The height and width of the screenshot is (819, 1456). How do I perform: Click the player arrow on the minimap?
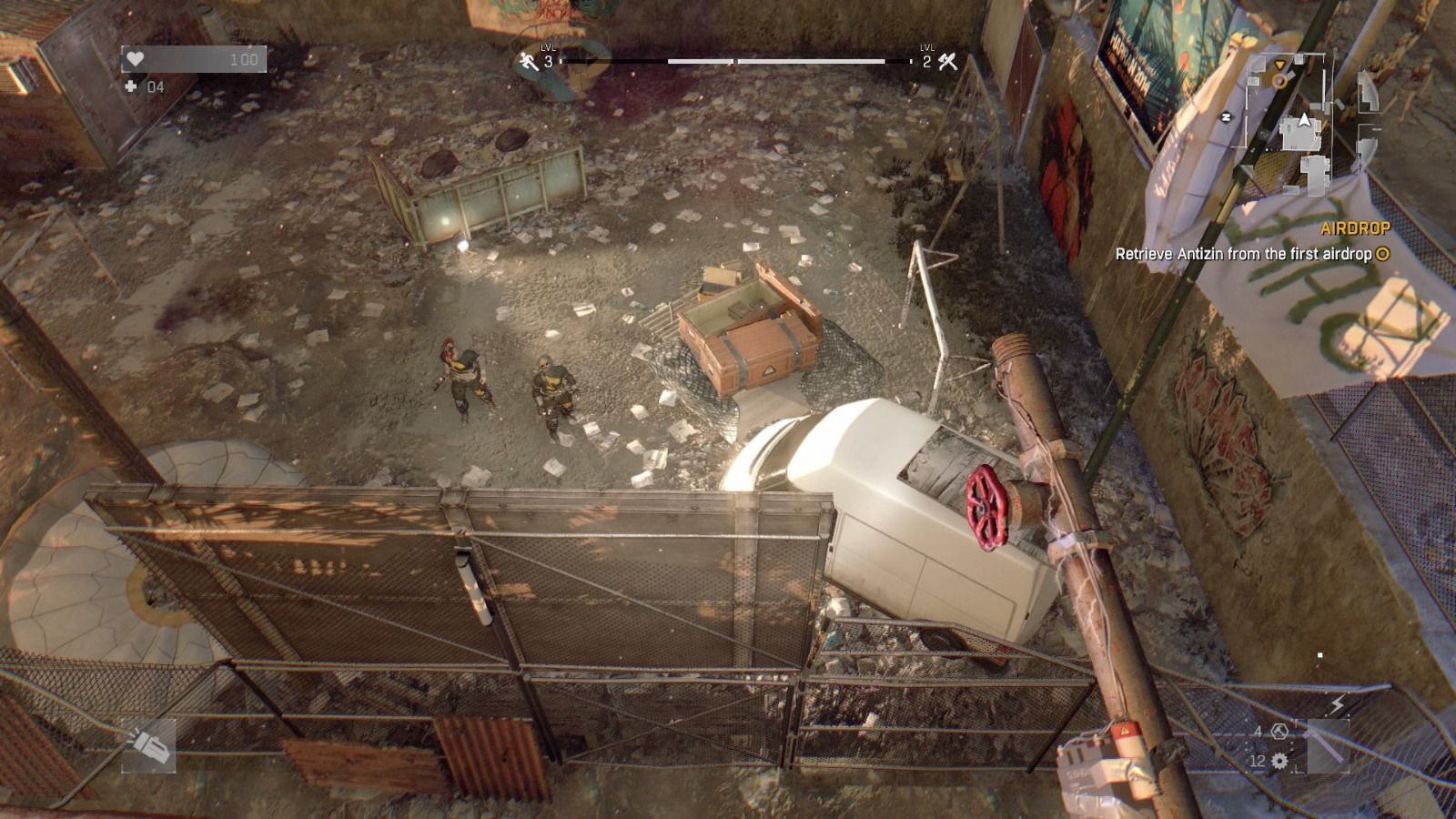[x=1304, y=120]
